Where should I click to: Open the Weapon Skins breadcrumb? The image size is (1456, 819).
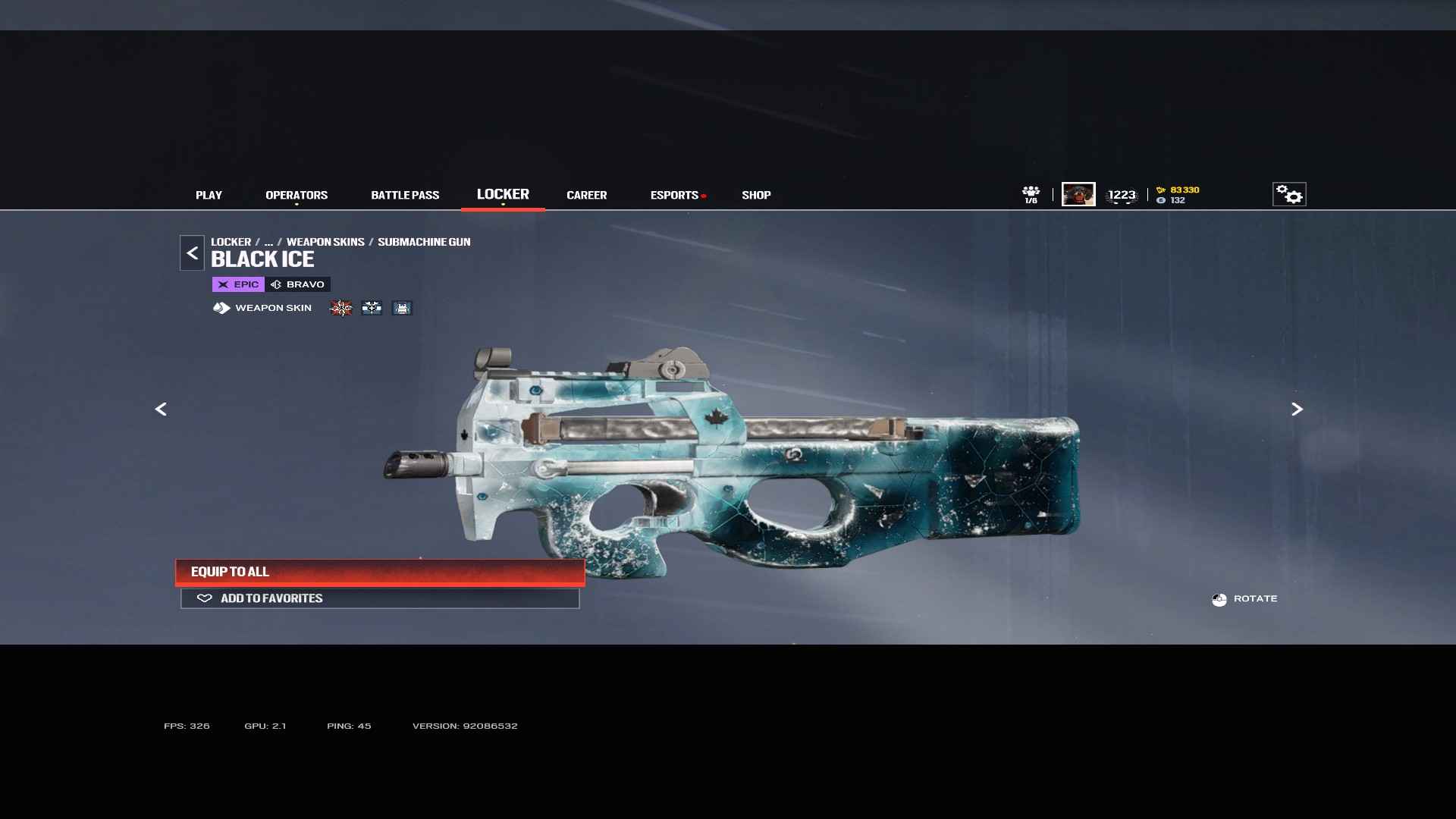pyautogui.click(x=325, y=242)
